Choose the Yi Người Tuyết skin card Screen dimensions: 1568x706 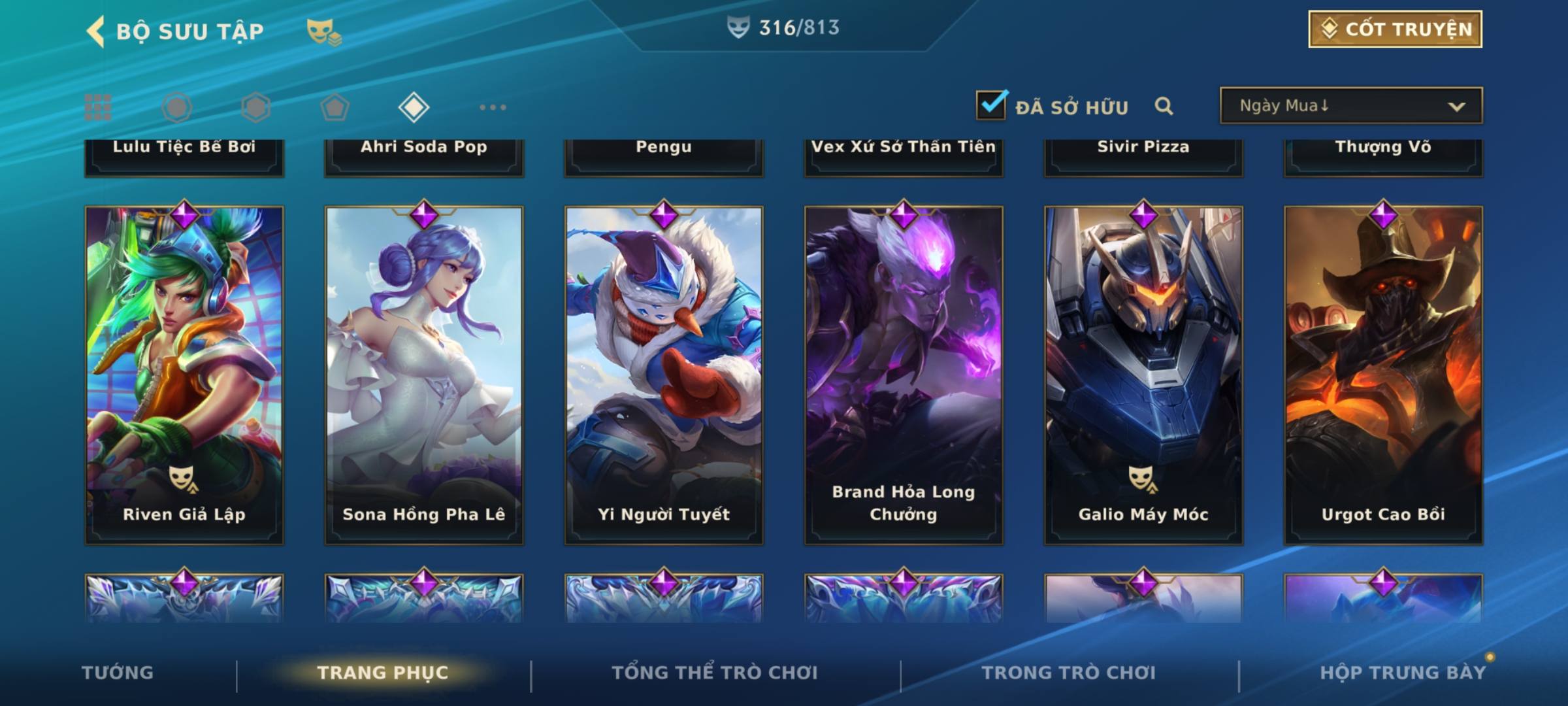(x=664, y=375)
